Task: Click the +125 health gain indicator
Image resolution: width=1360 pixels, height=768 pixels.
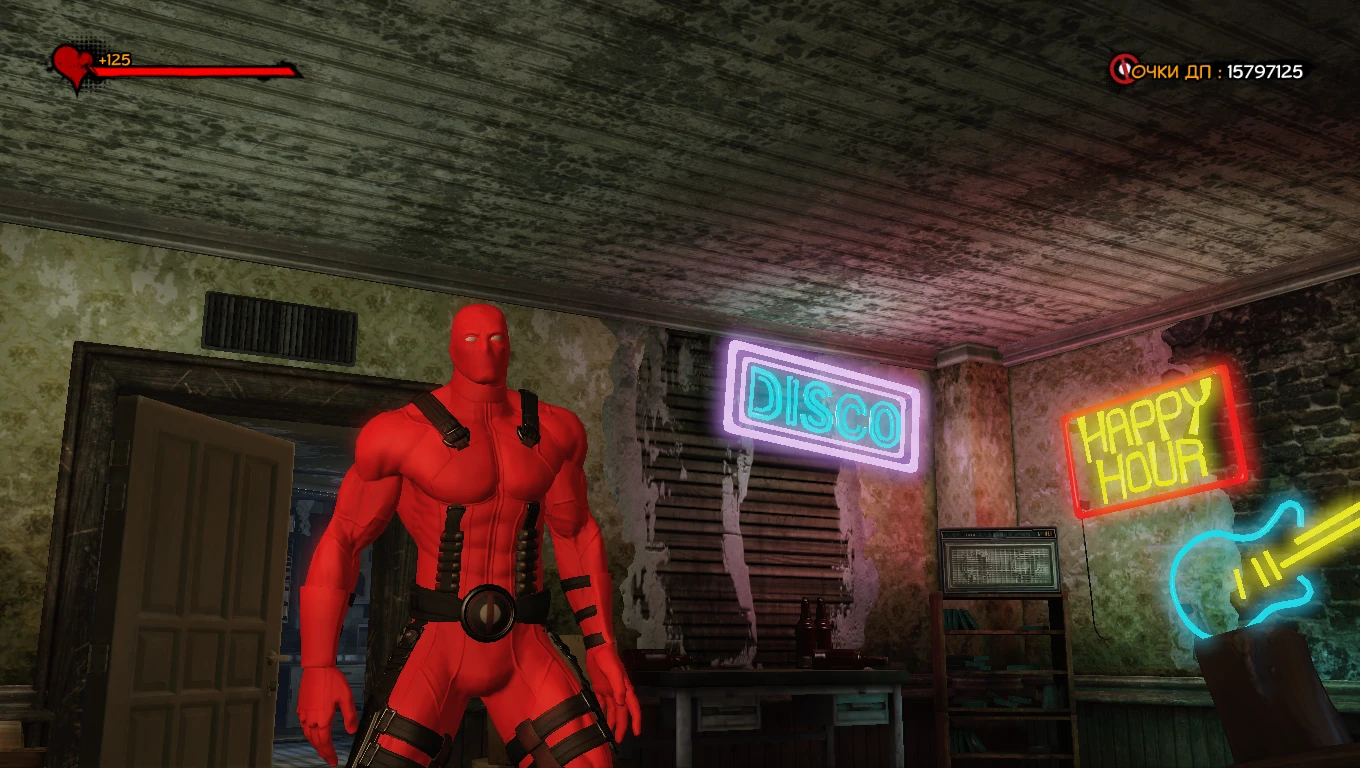Action: 111,59
